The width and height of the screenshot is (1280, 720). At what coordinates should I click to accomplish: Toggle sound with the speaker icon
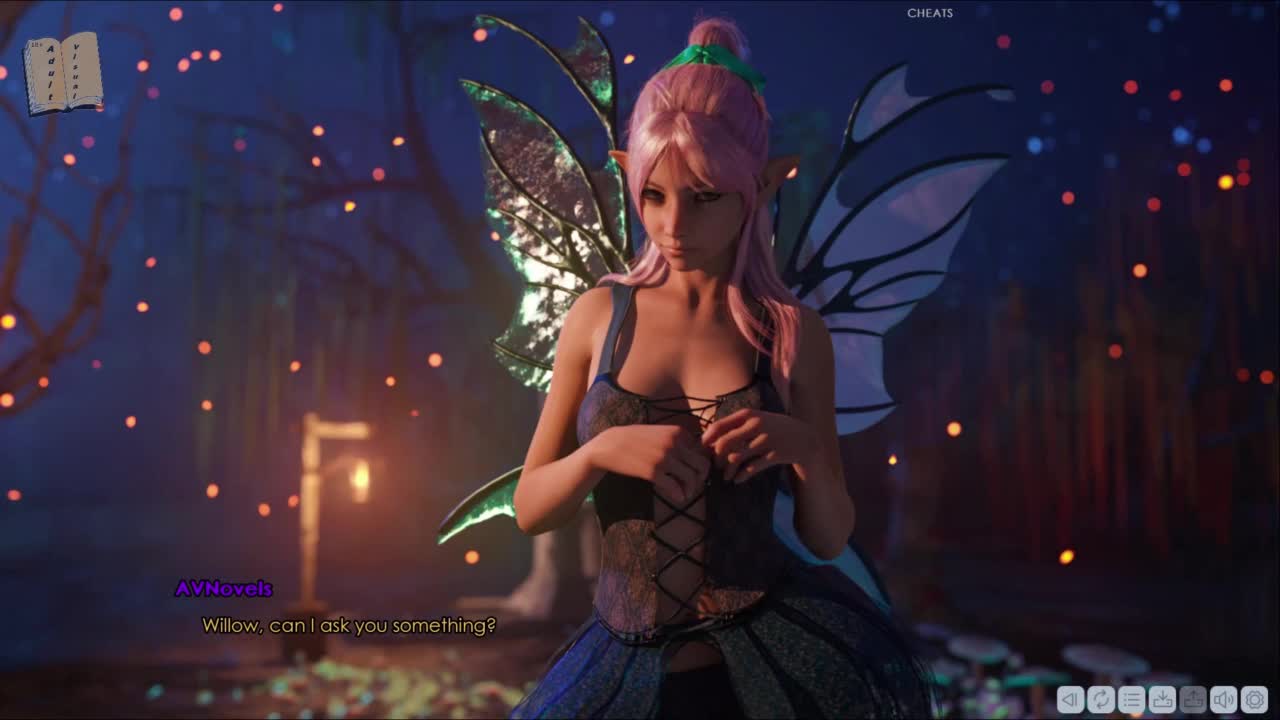(1223, 700)
